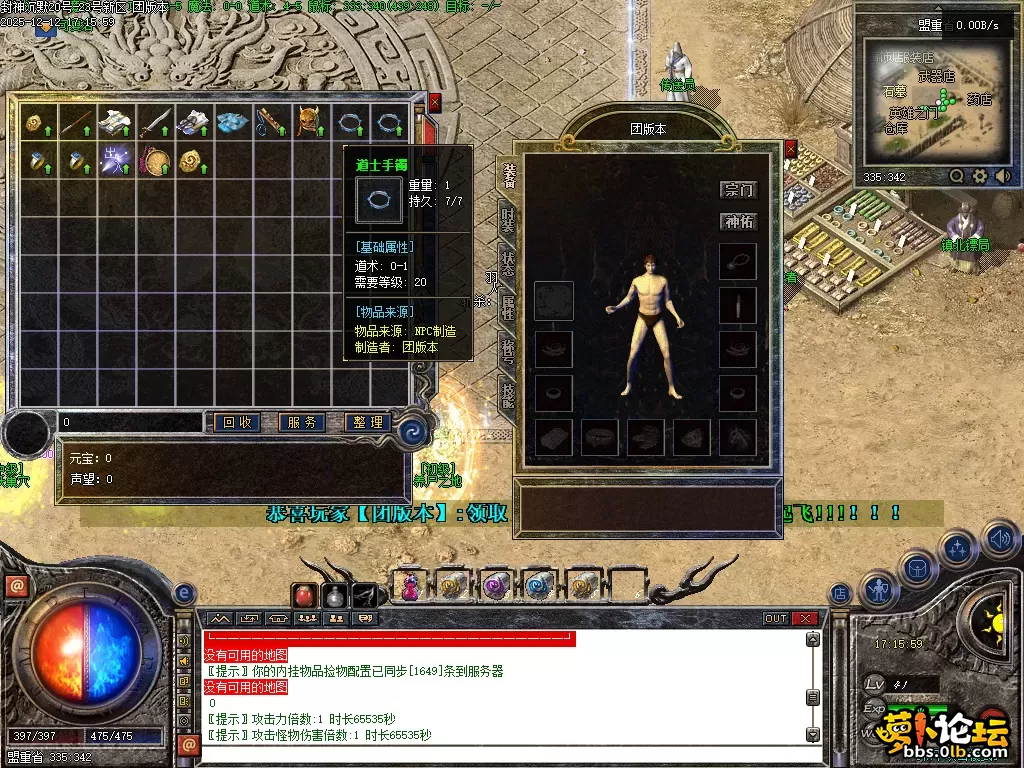Open the minimap gear settings
The width and height of the screenshot is (1024, 768).
980,176
